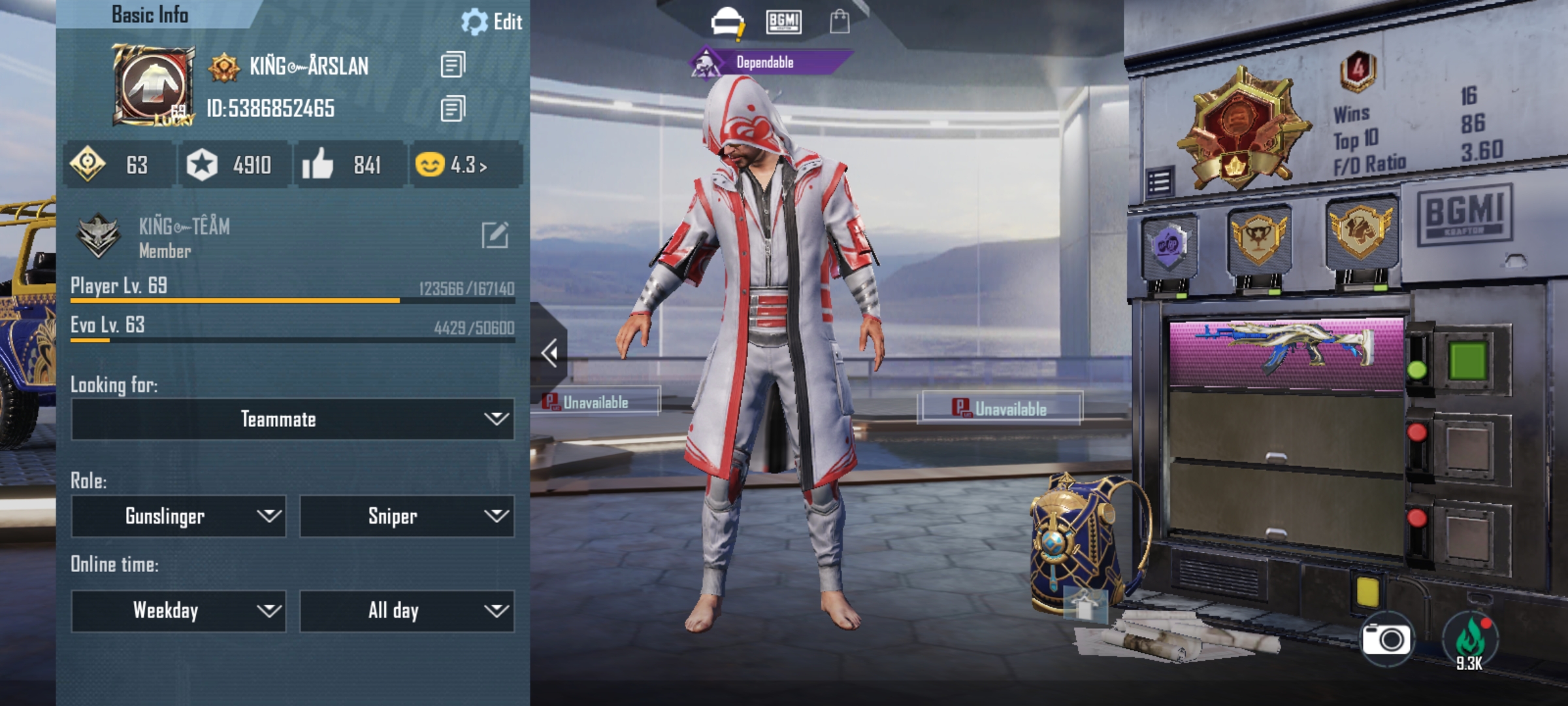
Task: Switch to the BGMI tab
Action: (x=783, y=22)
